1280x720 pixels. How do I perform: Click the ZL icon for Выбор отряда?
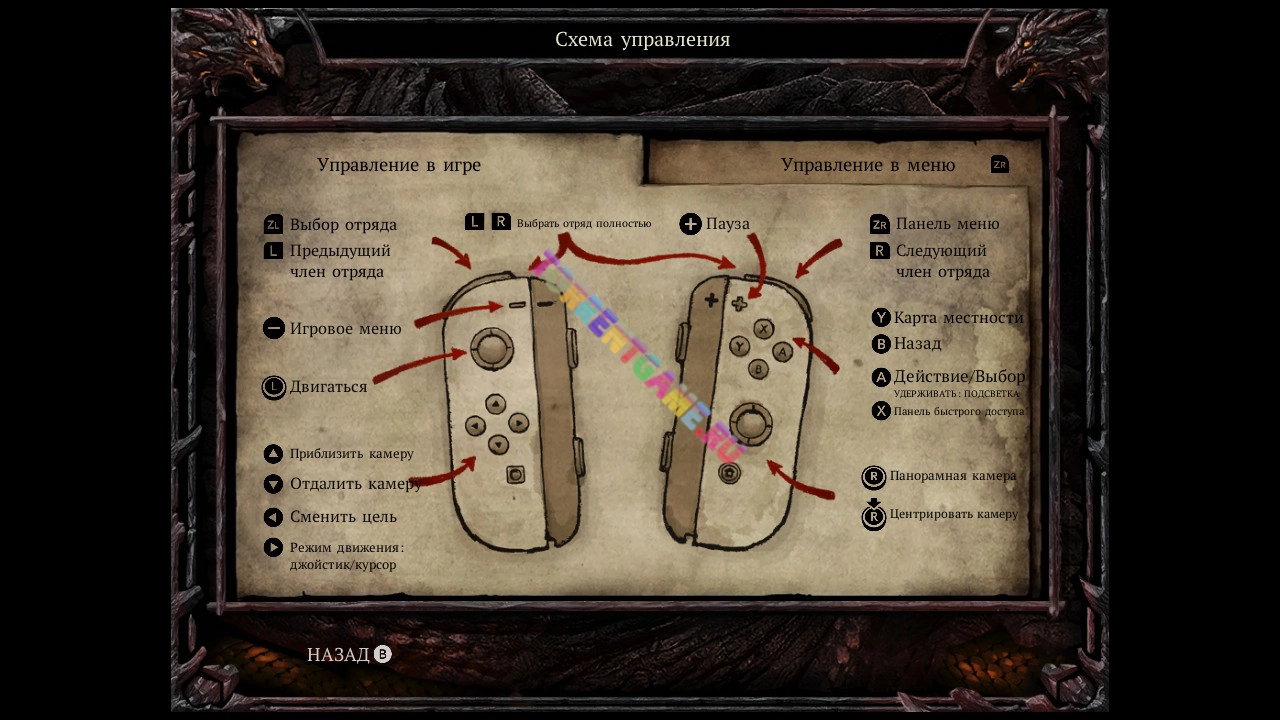click(271, 224)
